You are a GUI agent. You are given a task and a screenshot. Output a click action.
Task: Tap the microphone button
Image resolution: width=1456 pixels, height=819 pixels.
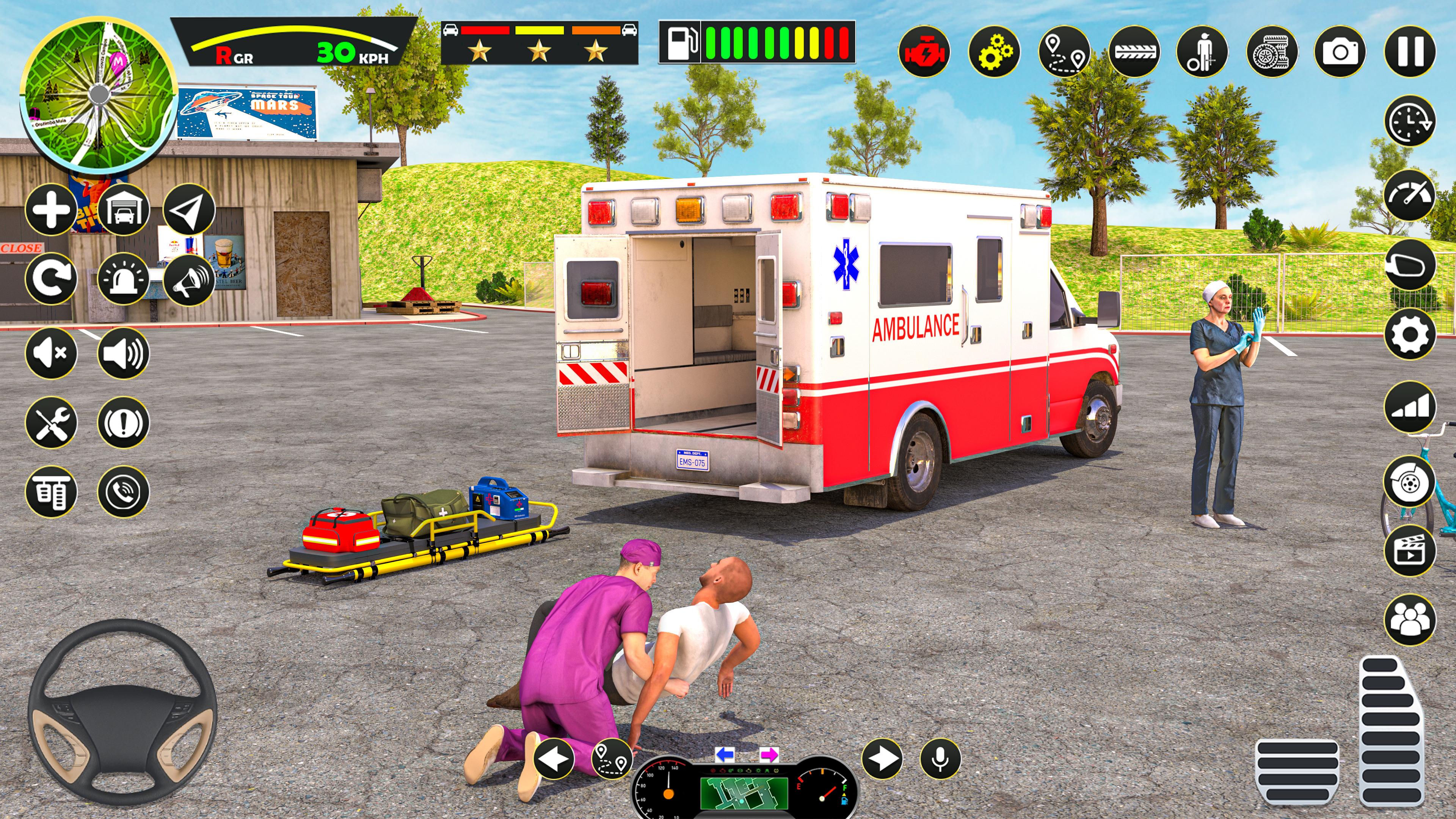pyautogui.click(x=940, y=758)
